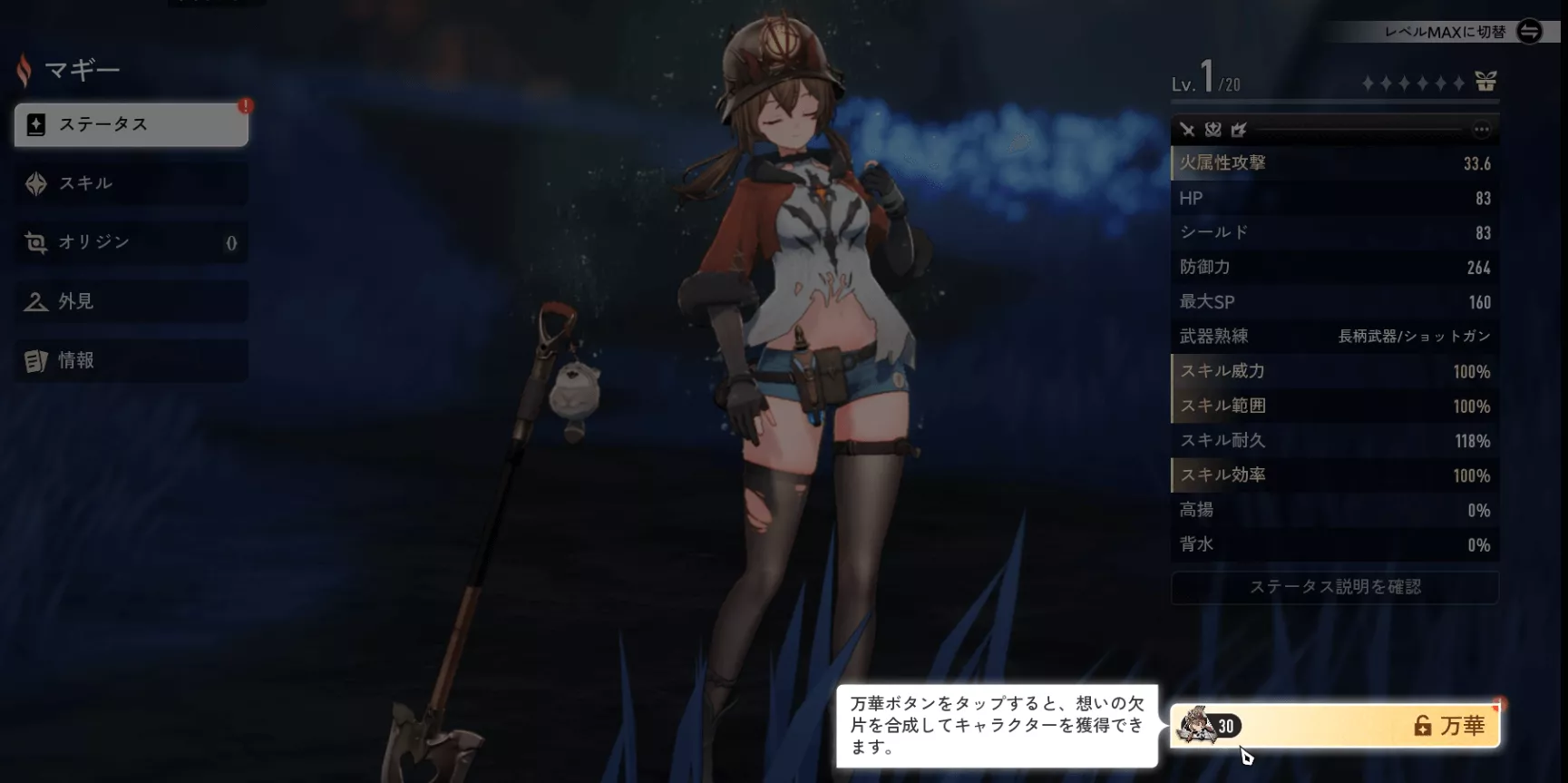Select the スキル sidebar icon
Screen dimensions: 1568x783
click(34, 183)
